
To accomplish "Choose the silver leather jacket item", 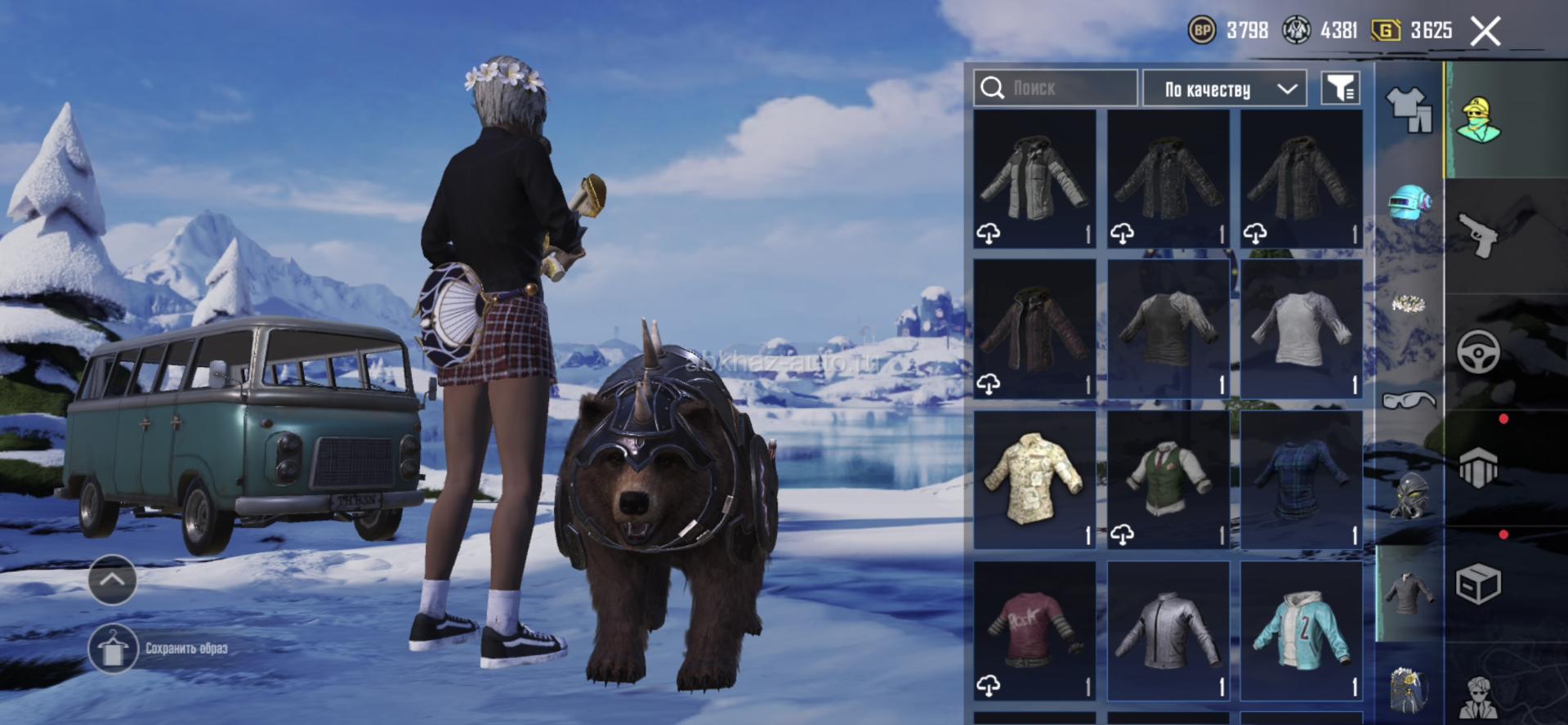I will (x=1168, y=630).
